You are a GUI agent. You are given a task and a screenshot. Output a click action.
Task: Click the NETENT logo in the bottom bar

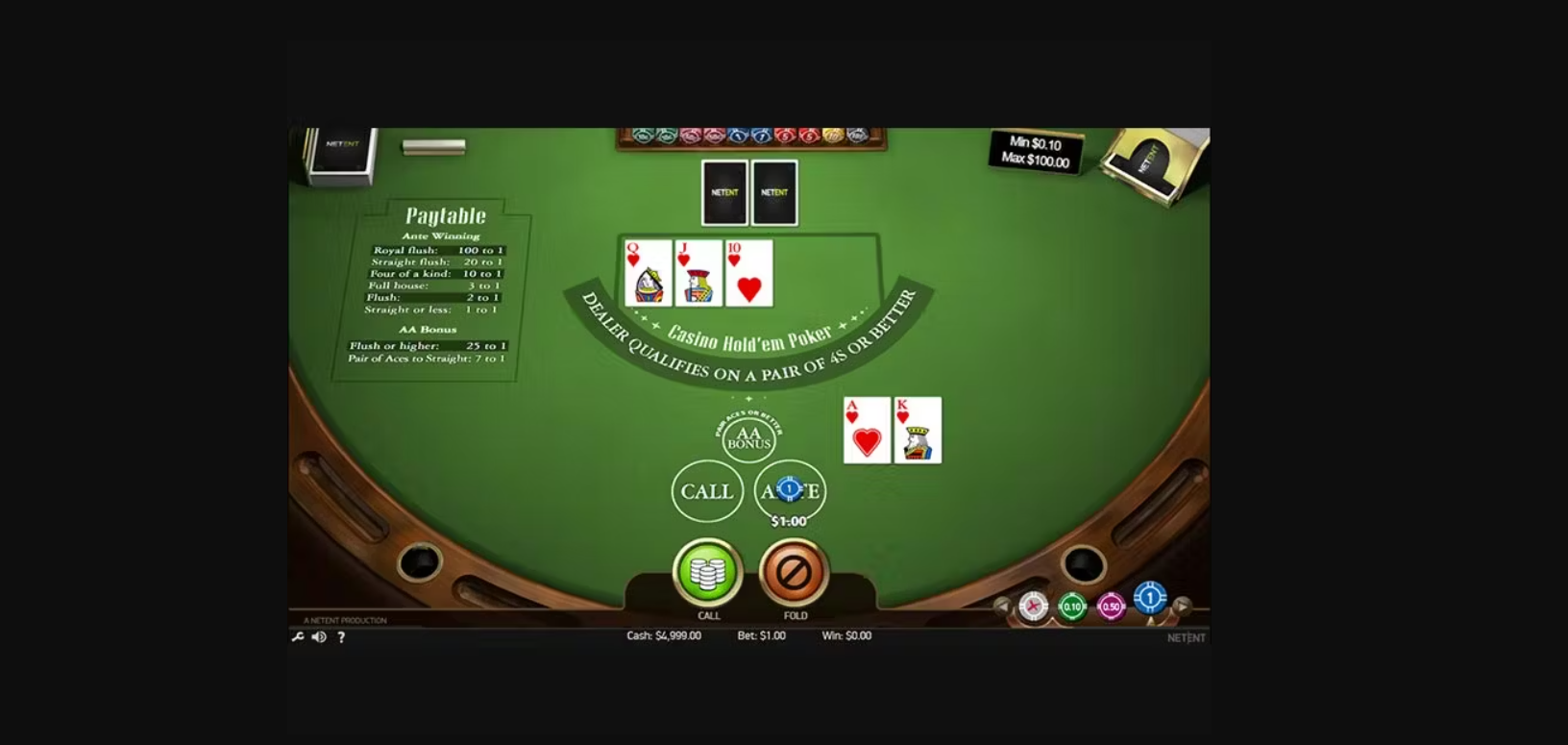point(1188,636)
